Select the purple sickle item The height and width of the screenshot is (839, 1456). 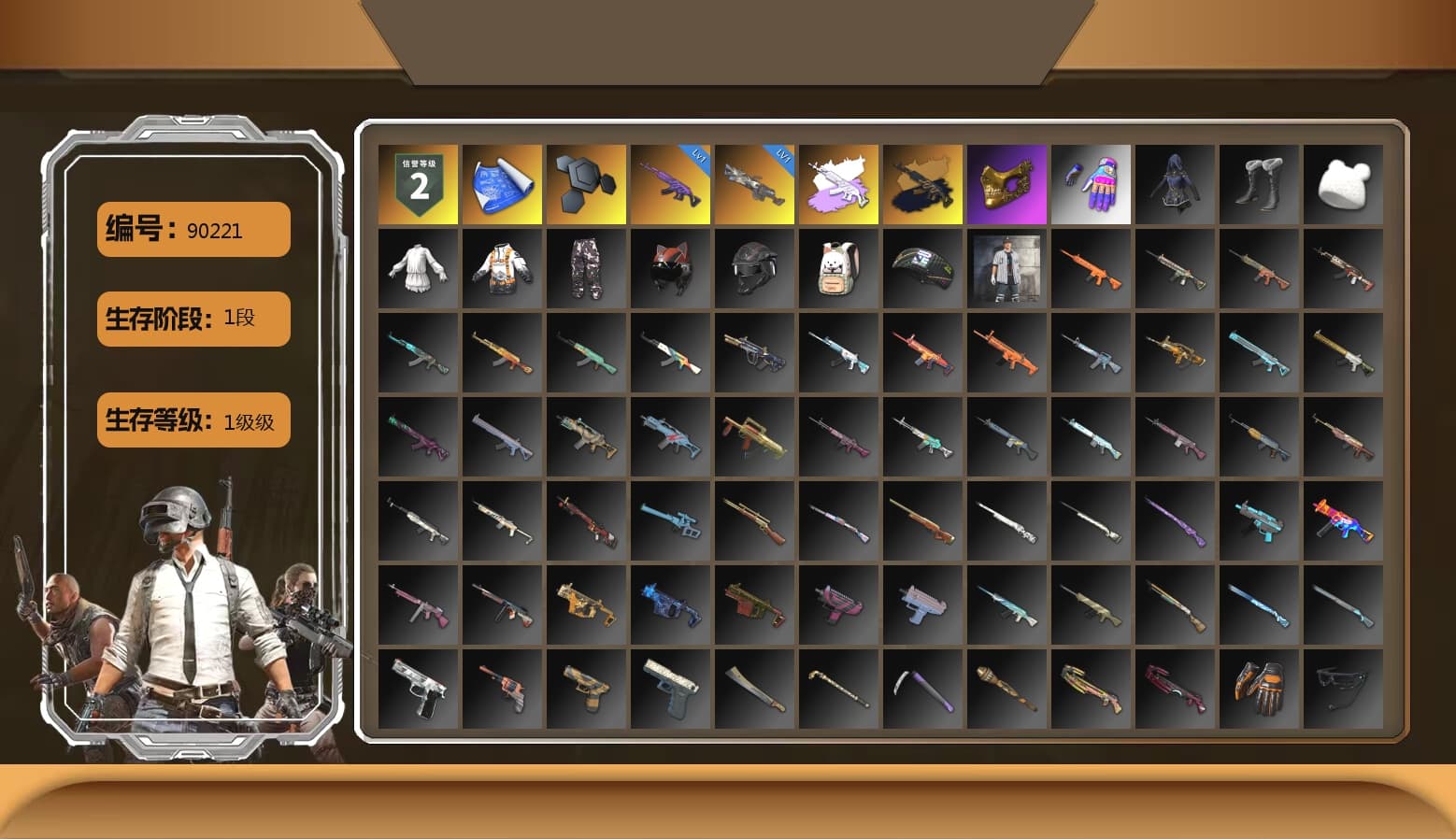pos(922,688)
